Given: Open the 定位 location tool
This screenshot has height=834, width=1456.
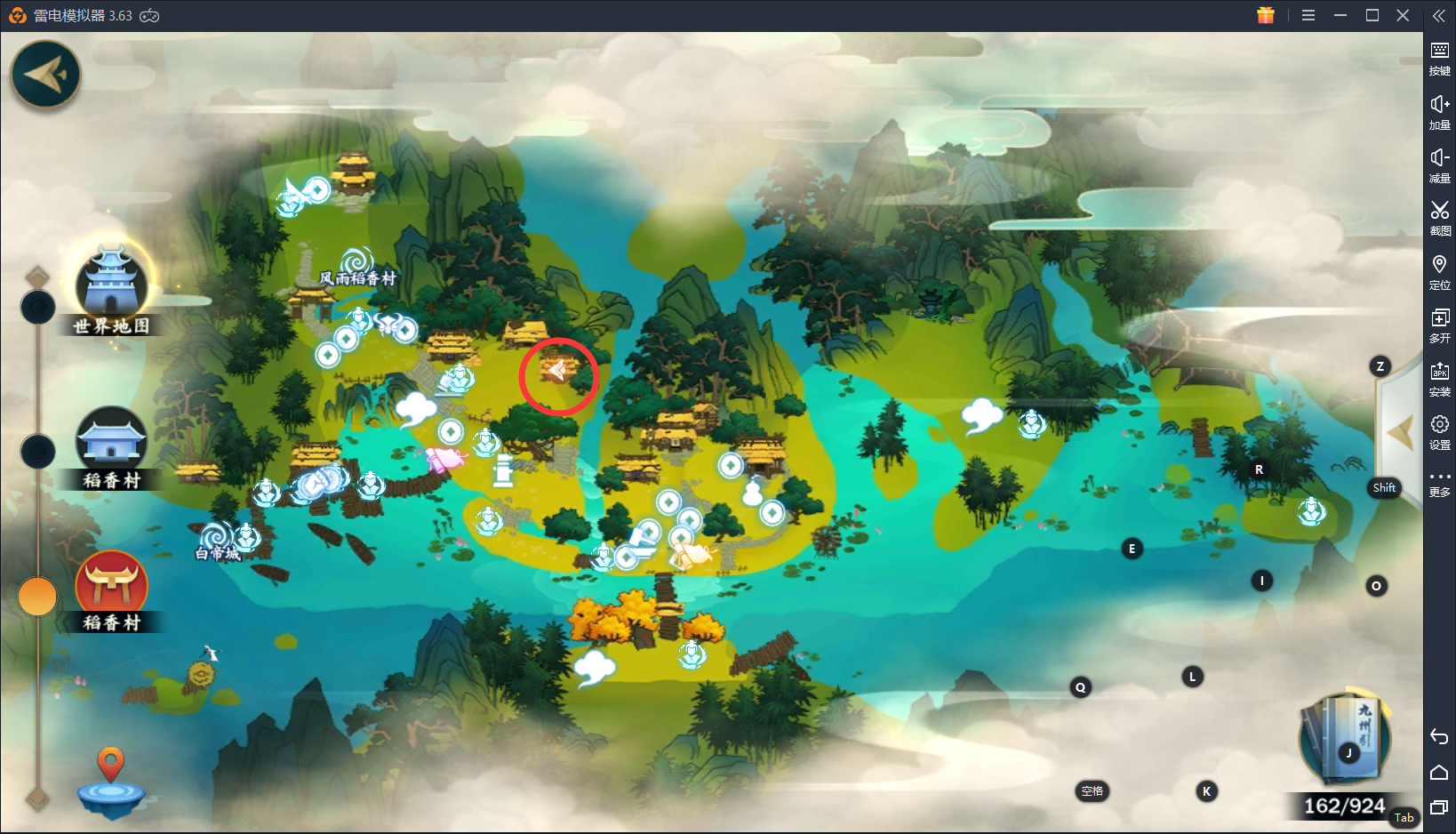Looking at the screenshot, I should (1439, 270).
